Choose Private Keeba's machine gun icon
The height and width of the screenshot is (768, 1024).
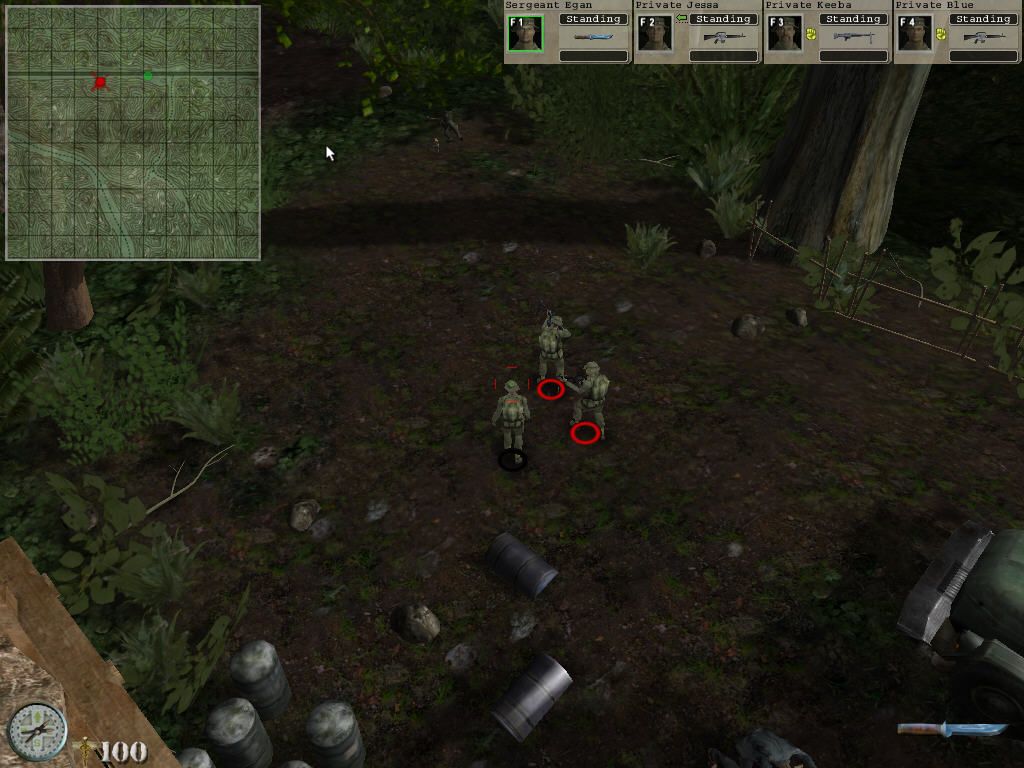(x=854, y=38)
